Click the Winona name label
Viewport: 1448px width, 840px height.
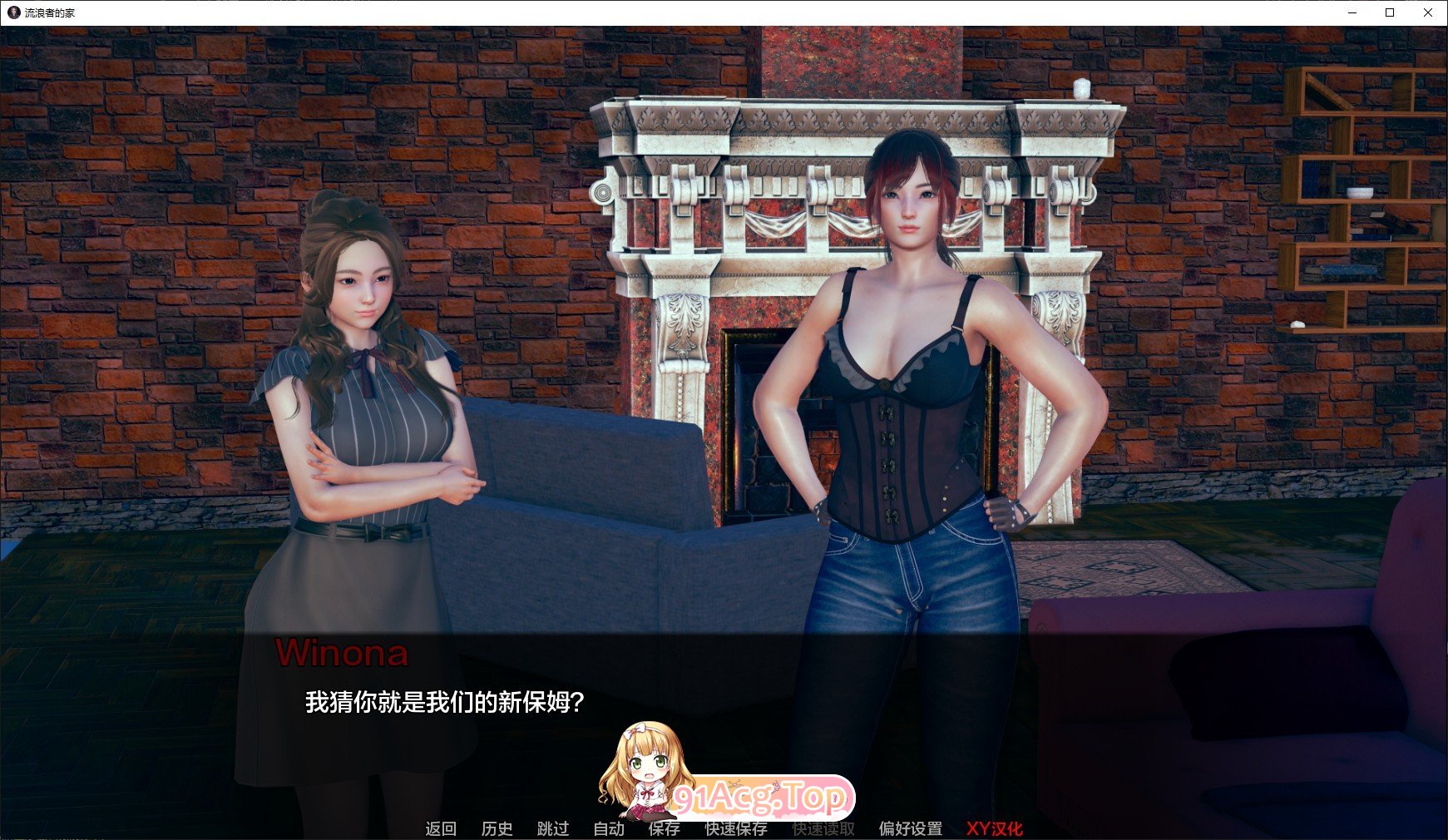click(343, 656)
